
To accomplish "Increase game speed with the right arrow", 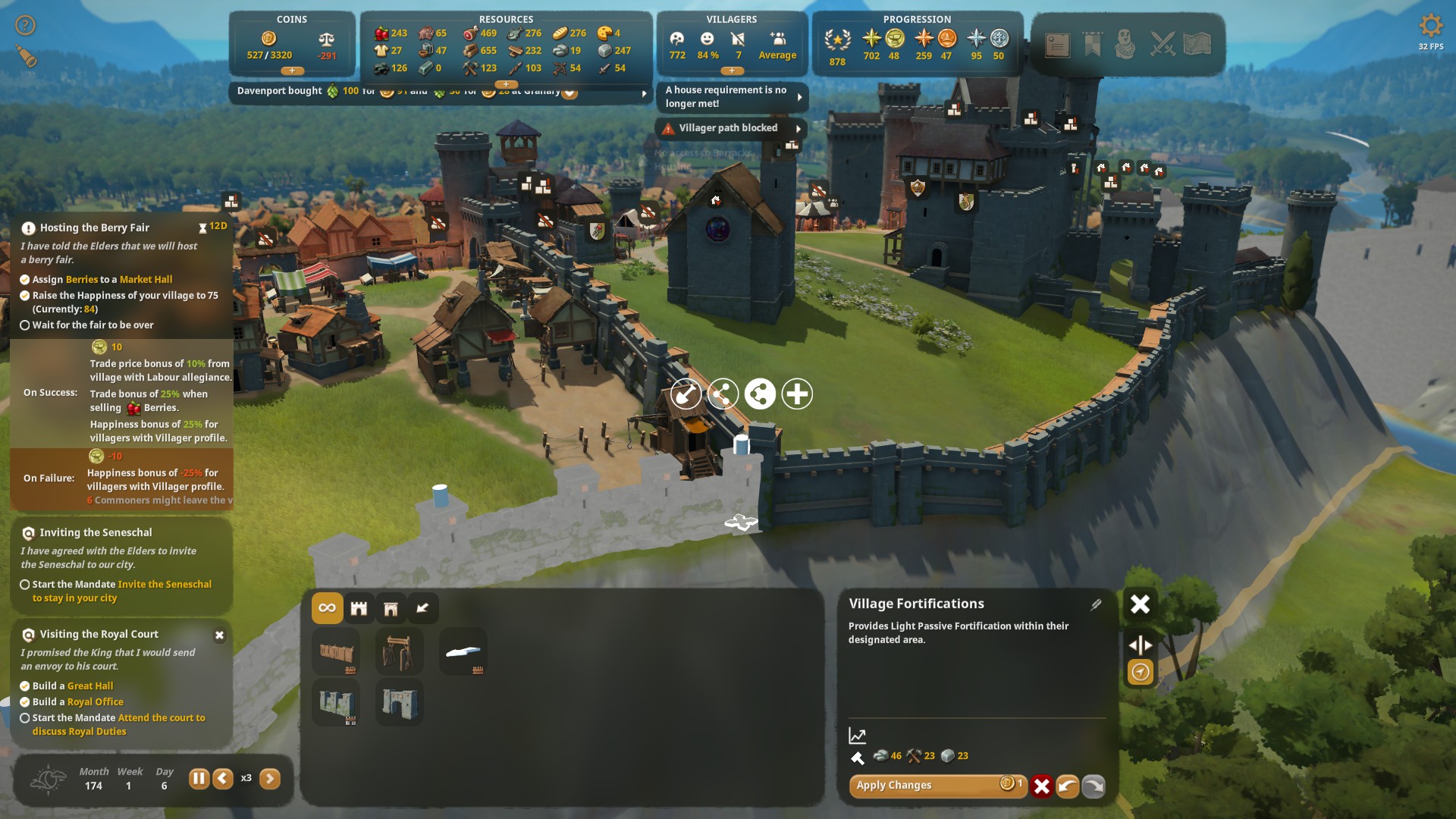I will pyautogui.click(x=270, y=779).
